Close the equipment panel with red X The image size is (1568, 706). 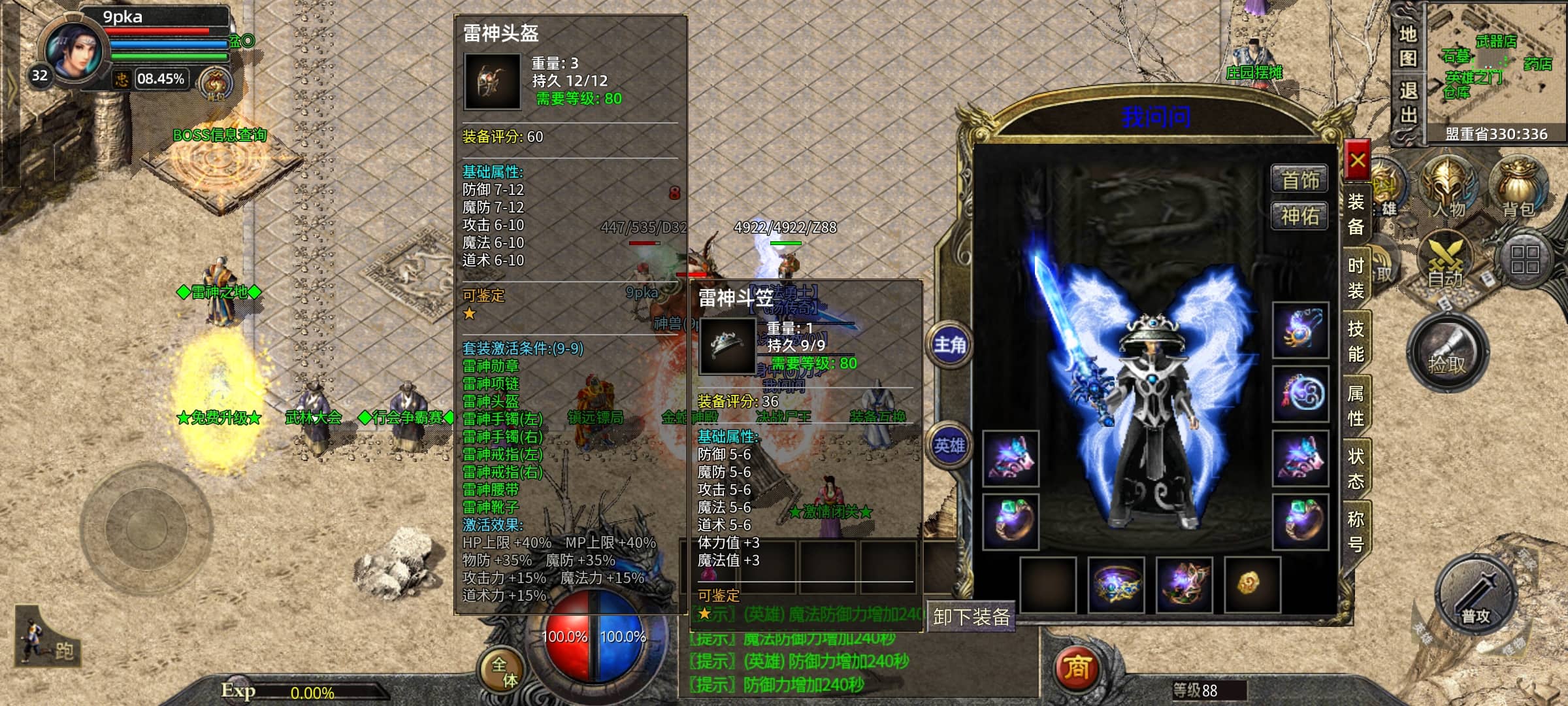[1358, 160]
